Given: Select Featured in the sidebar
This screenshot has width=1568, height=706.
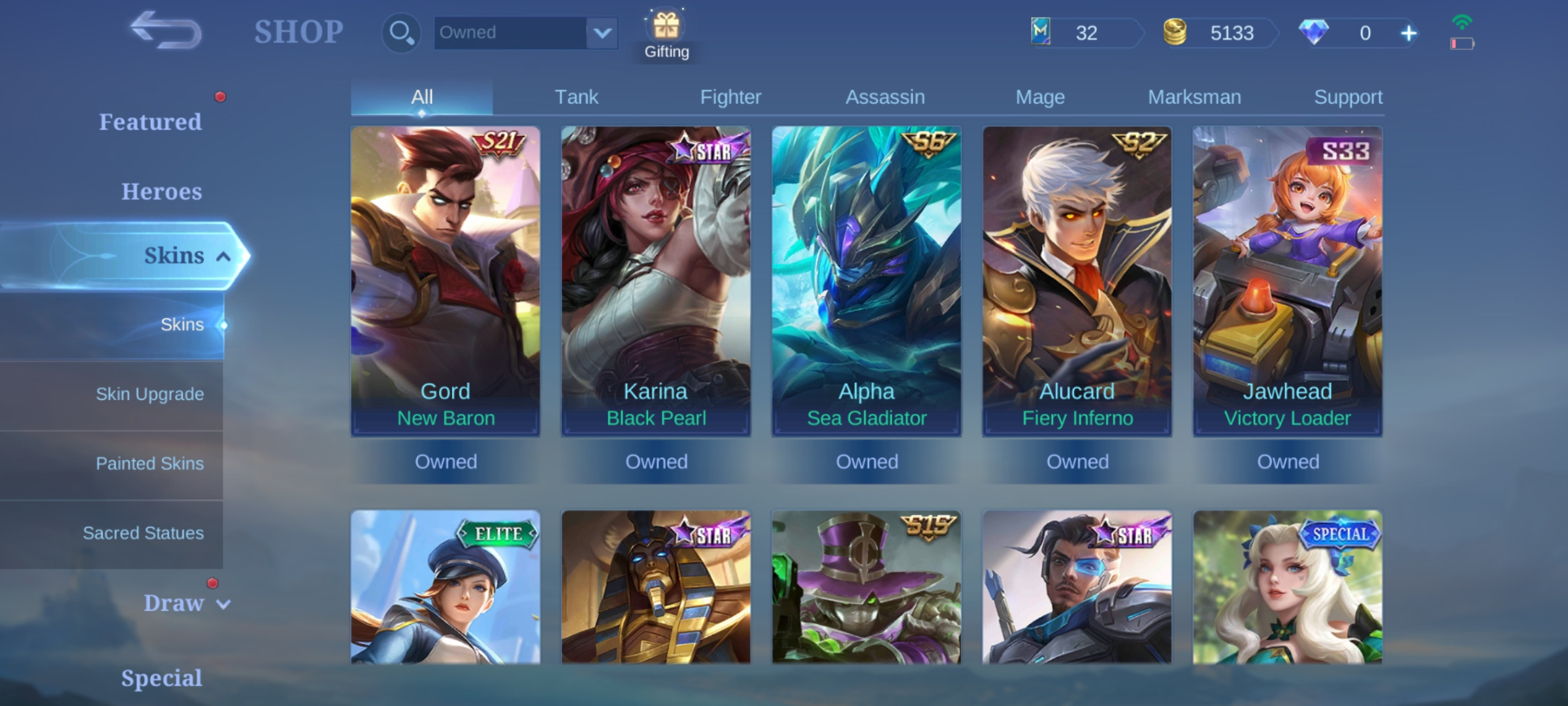Looking at the screenshot, I should point(151,122).
